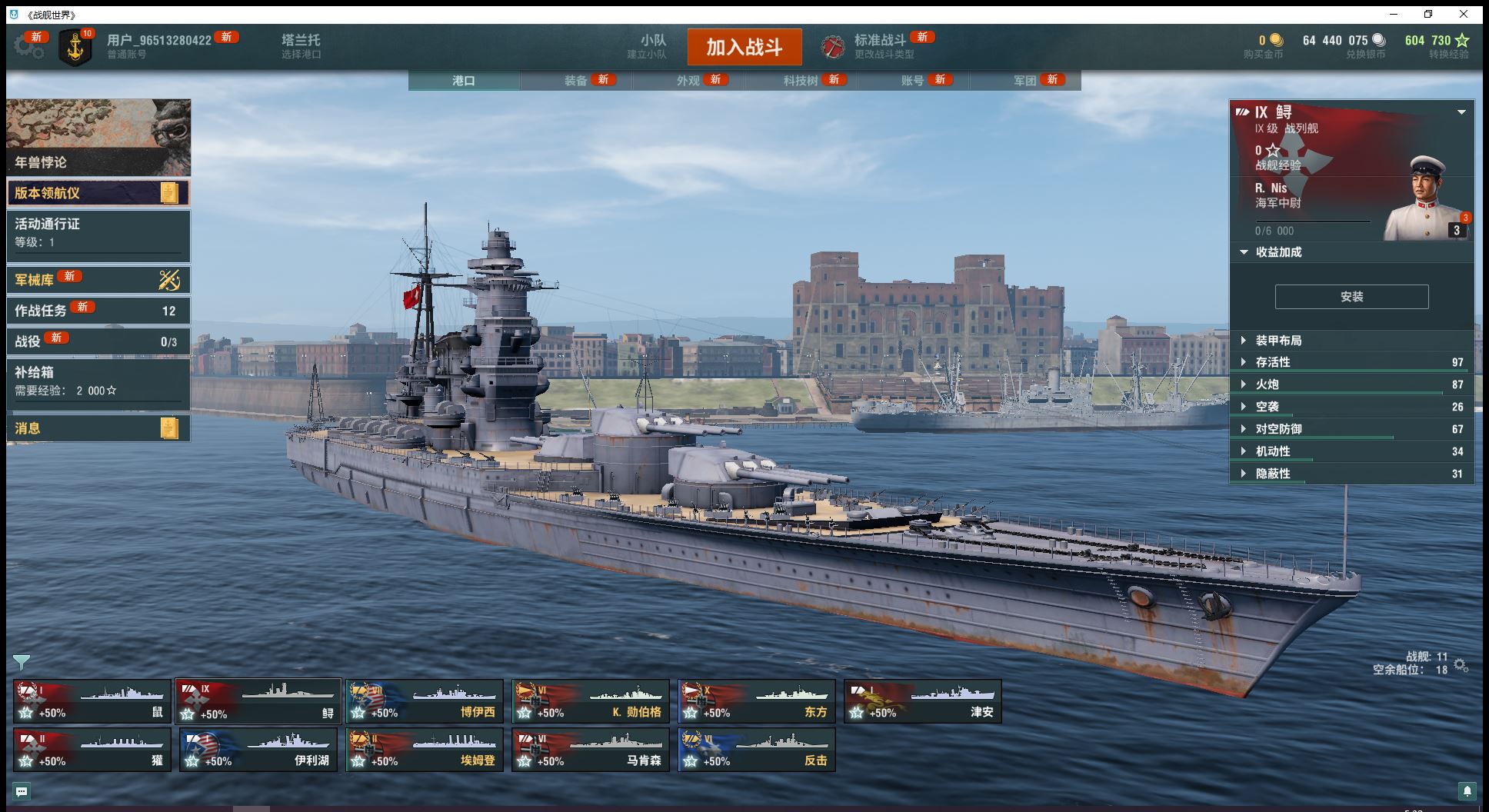The height and width of the screenshot is (812, 1489).
Task: Go to the 科技树 tab
Action: pyautogui.click(x=801, y=81)
